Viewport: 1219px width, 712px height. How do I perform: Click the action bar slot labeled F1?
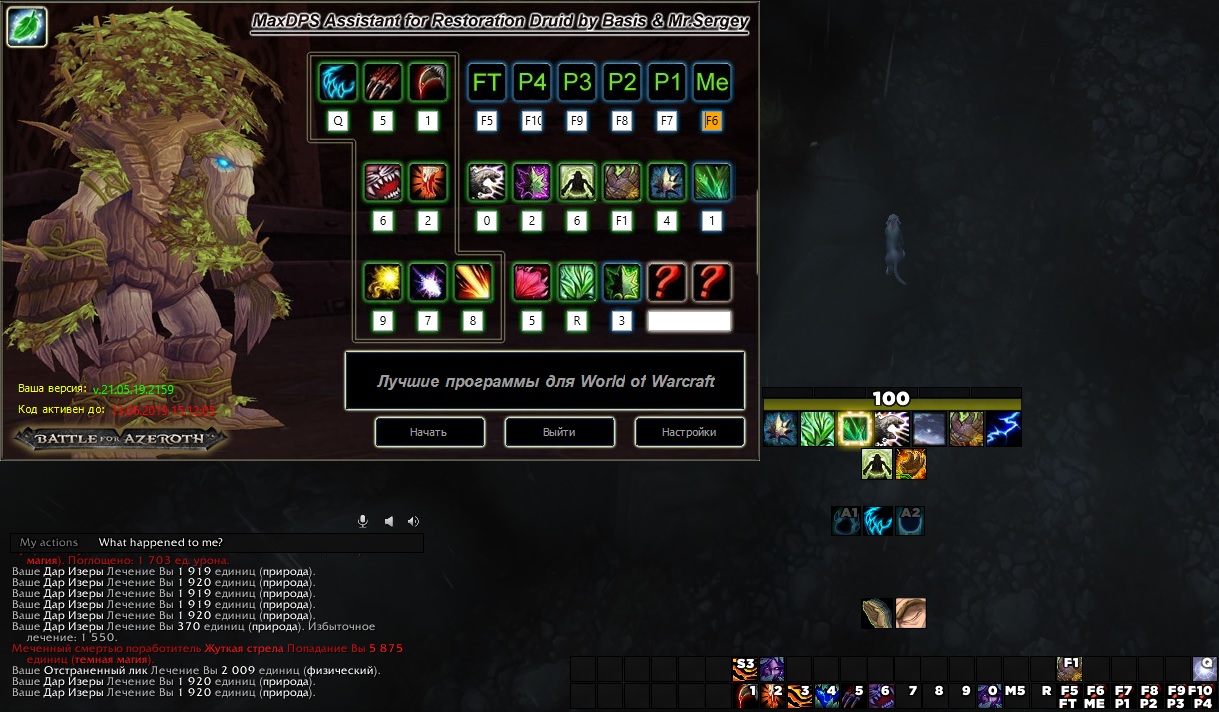[1070, 669]
